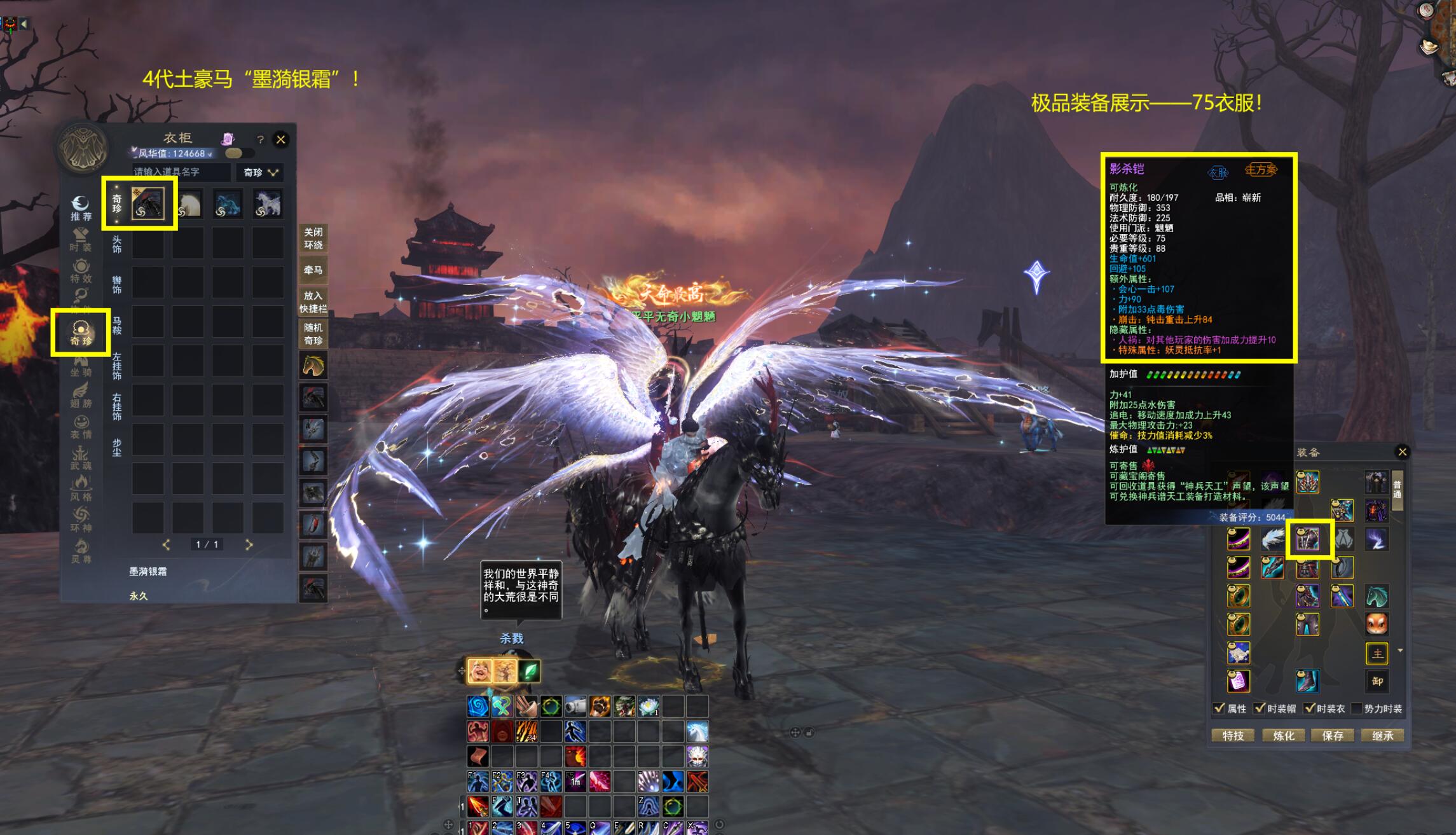This screenshot has height=835, width=1456.
Task: Click 放入快捷栏 to add to hotbar
Action: [x=313, y=302]
